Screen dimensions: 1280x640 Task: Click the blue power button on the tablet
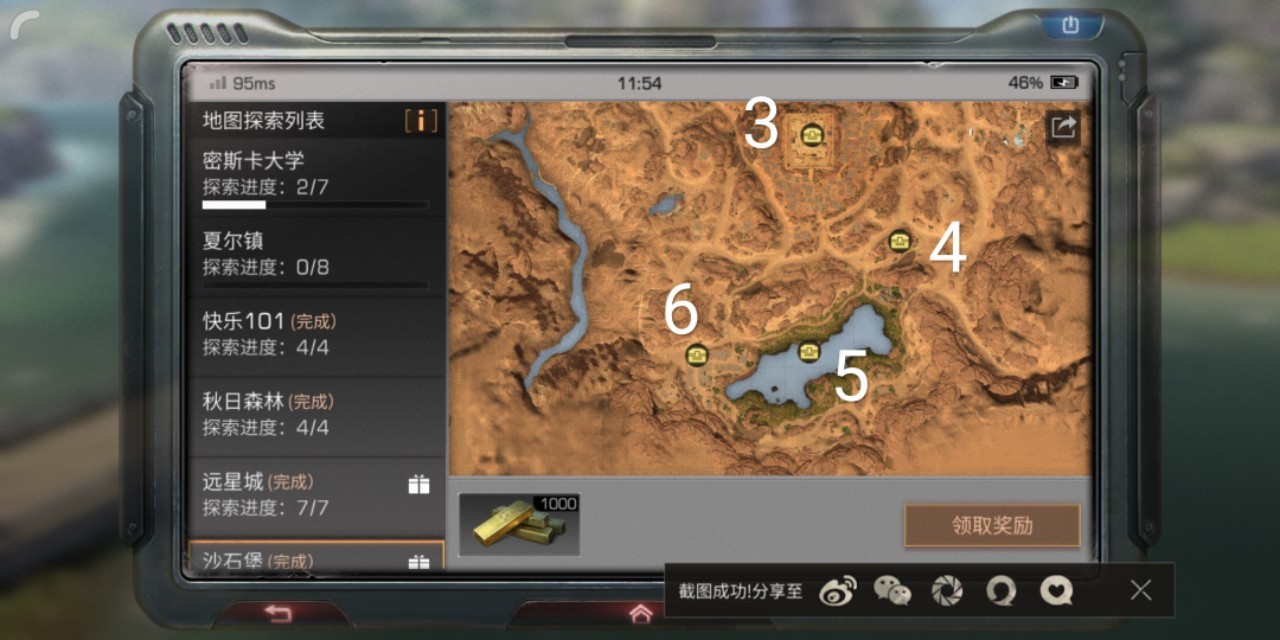coord(1070,25)
